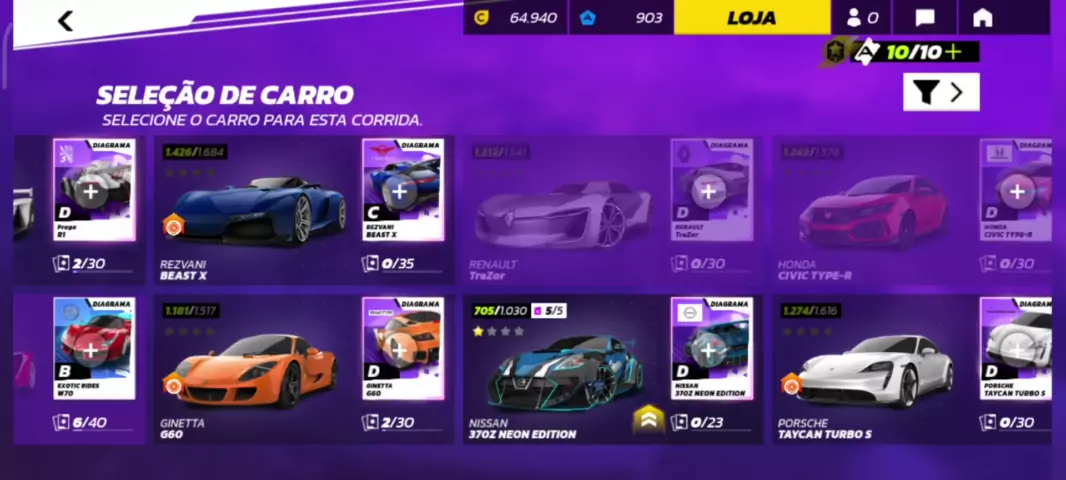Image resolution: width=1066 pixels, height=480 pixels.
Task: Return to the home screen
Action: 982,18
